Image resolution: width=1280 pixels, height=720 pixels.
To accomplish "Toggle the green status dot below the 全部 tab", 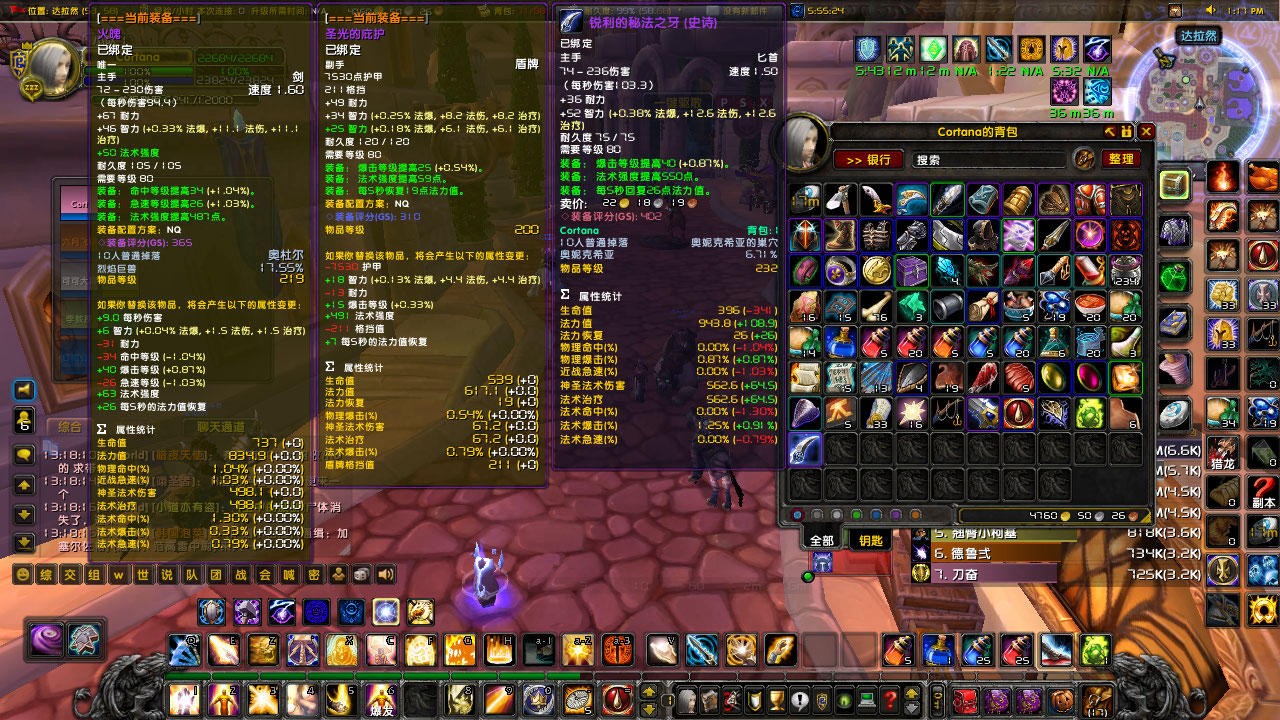I will coord(808,577).
